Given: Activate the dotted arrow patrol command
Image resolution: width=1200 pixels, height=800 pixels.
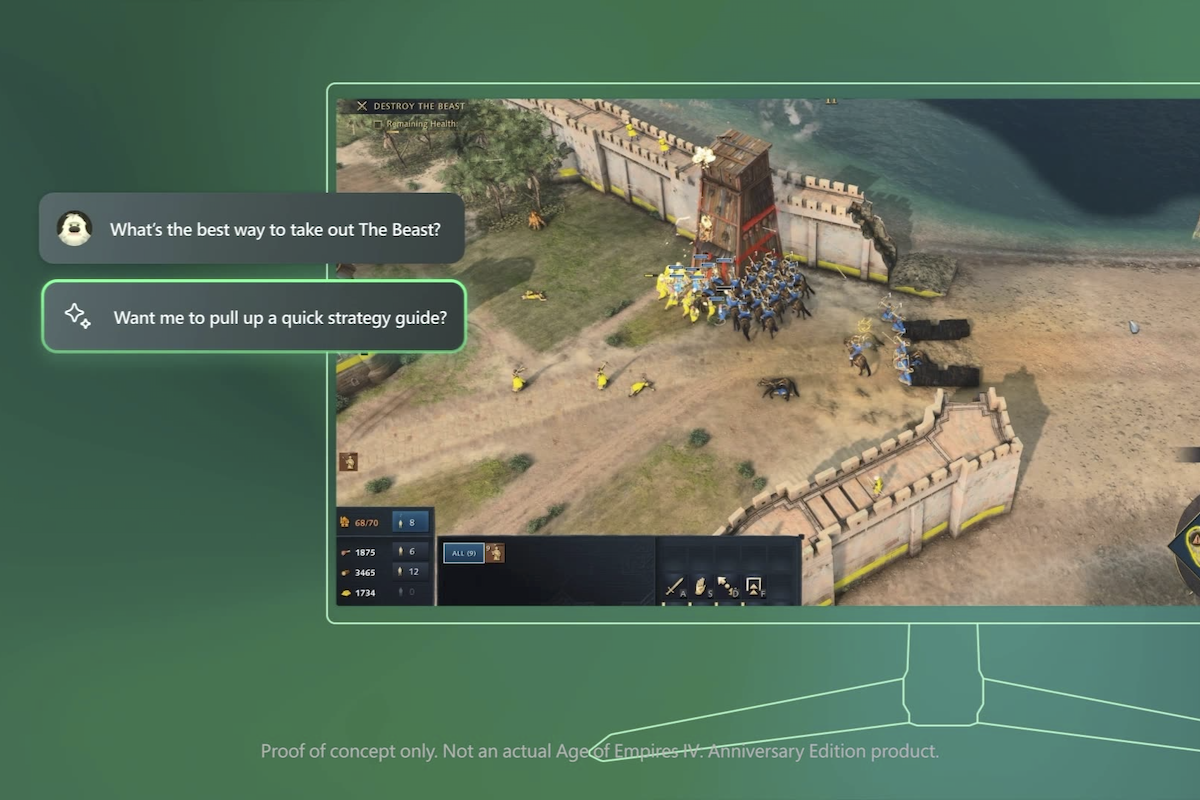Looking at the screenshot, I should click(726, 586).
